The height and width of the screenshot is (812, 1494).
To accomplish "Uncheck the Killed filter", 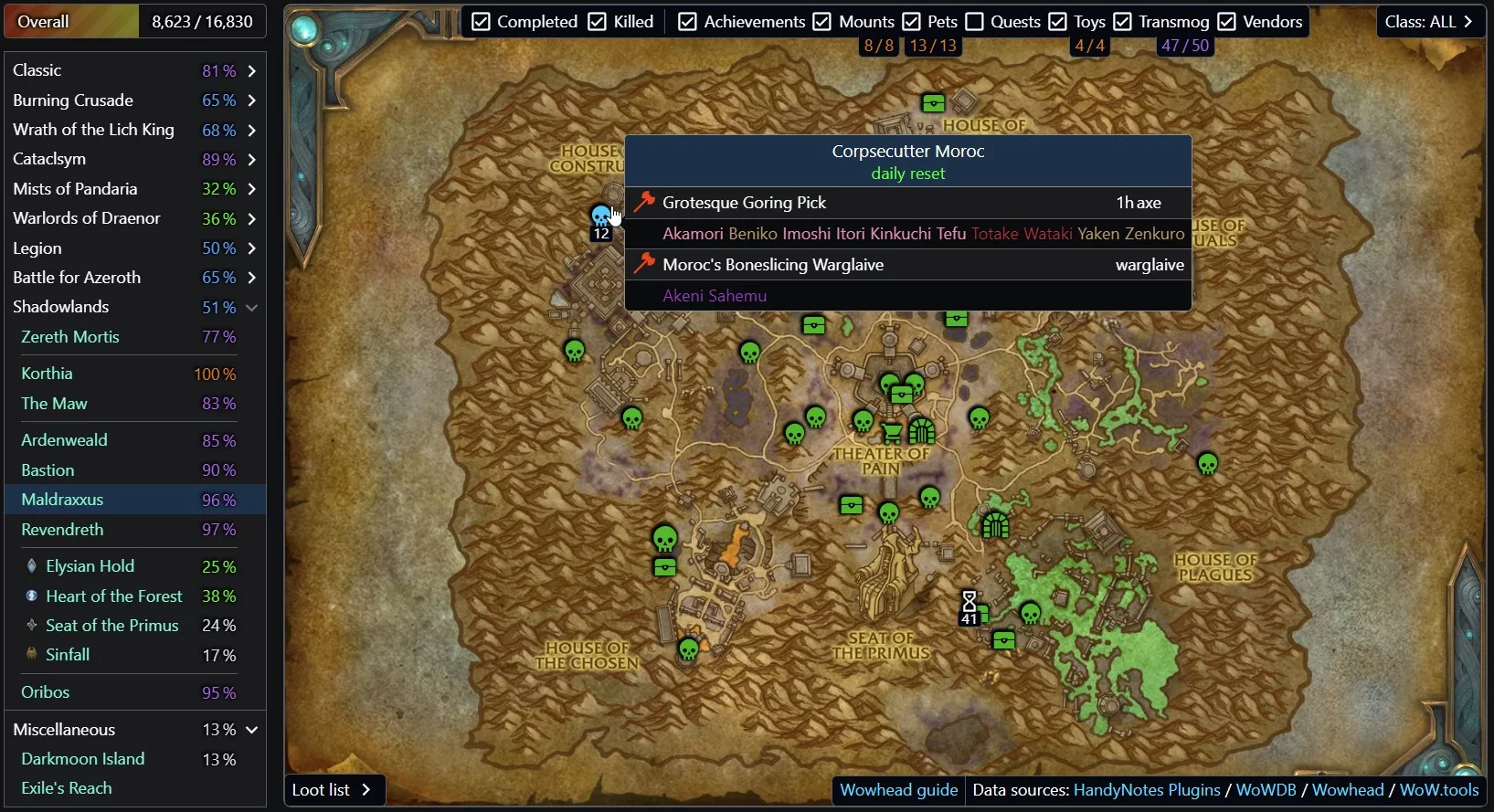I will 598,22.
